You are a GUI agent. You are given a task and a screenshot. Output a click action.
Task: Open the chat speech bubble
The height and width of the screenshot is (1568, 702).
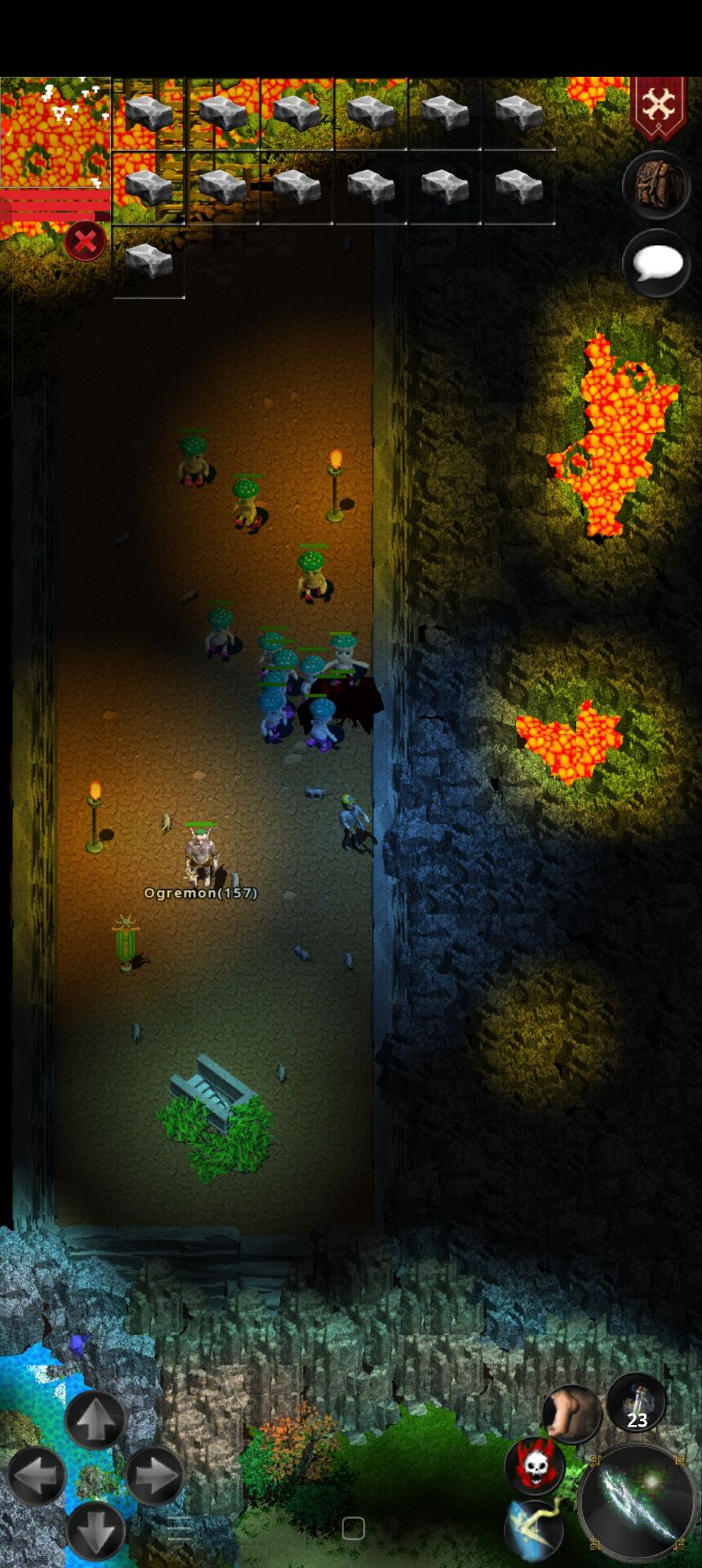pyautogui.click(x=657, y=264)
